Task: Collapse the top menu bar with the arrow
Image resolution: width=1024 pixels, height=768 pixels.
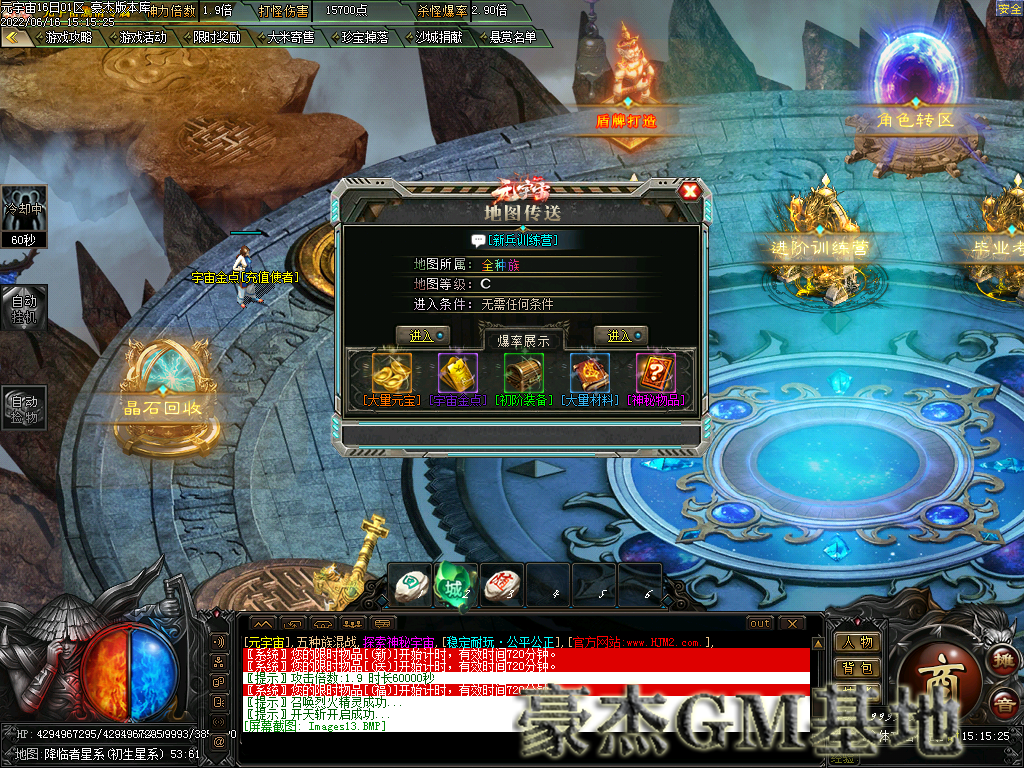Action: [14, 37]
